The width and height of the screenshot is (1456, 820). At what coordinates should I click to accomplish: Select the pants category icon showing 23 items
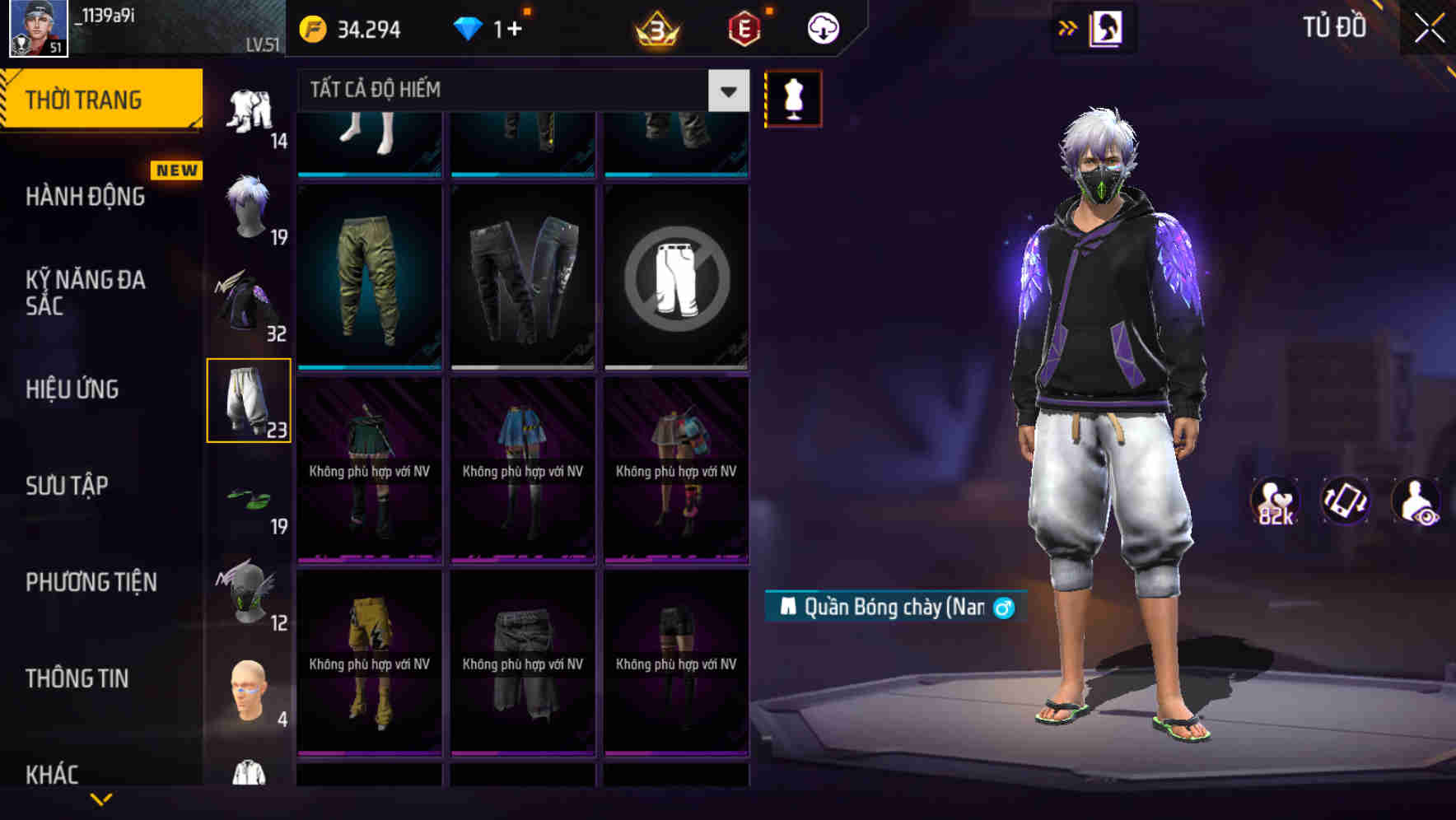point(249,399)
